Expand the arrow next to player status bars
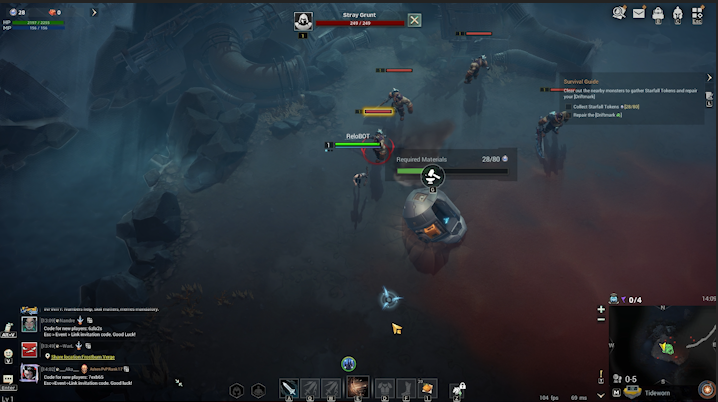The width and height of the screenshot is (718, 402). point(94,13)
